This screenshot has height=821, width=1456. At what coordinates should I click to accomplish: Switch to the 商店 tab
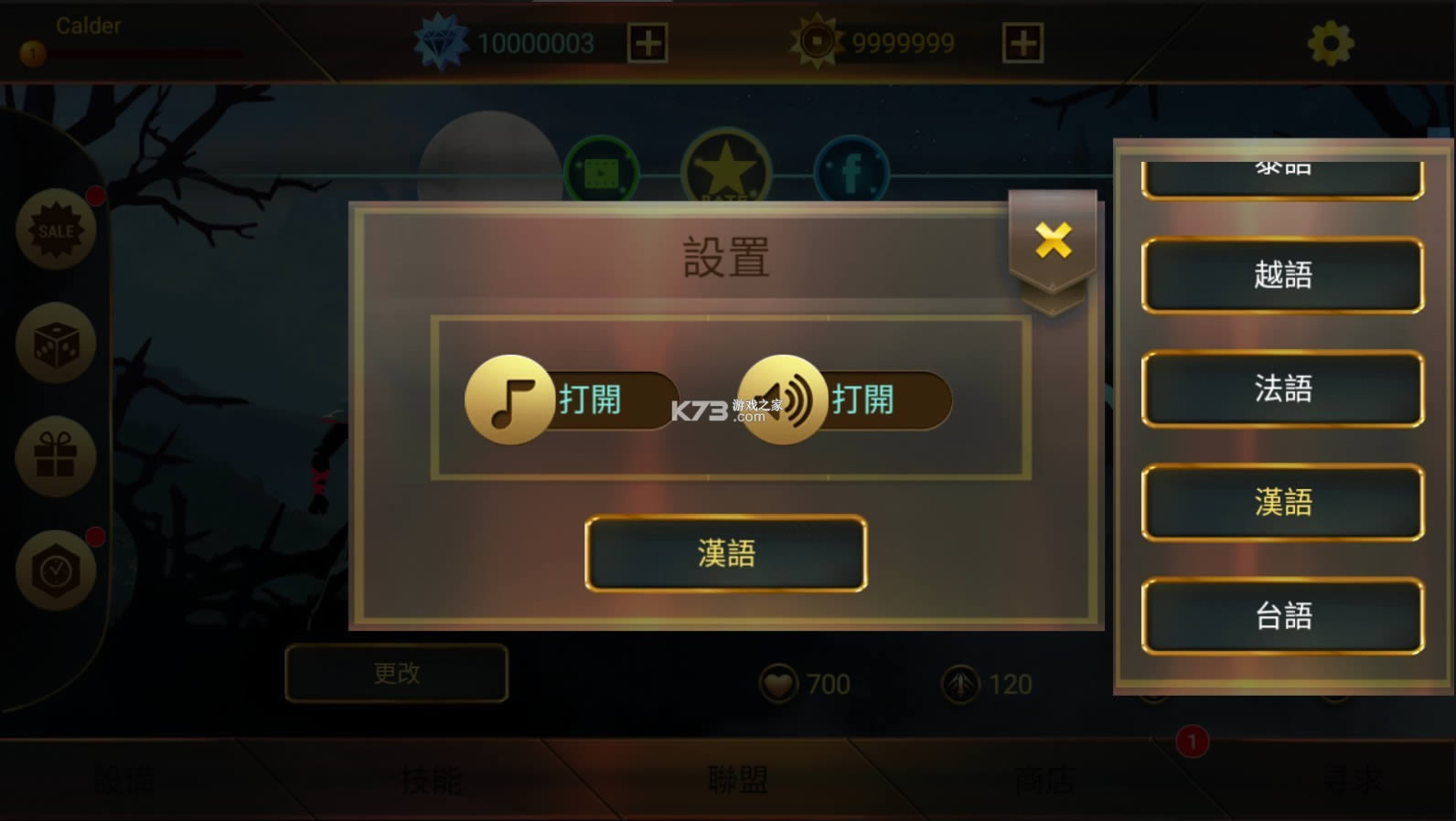1043,779
